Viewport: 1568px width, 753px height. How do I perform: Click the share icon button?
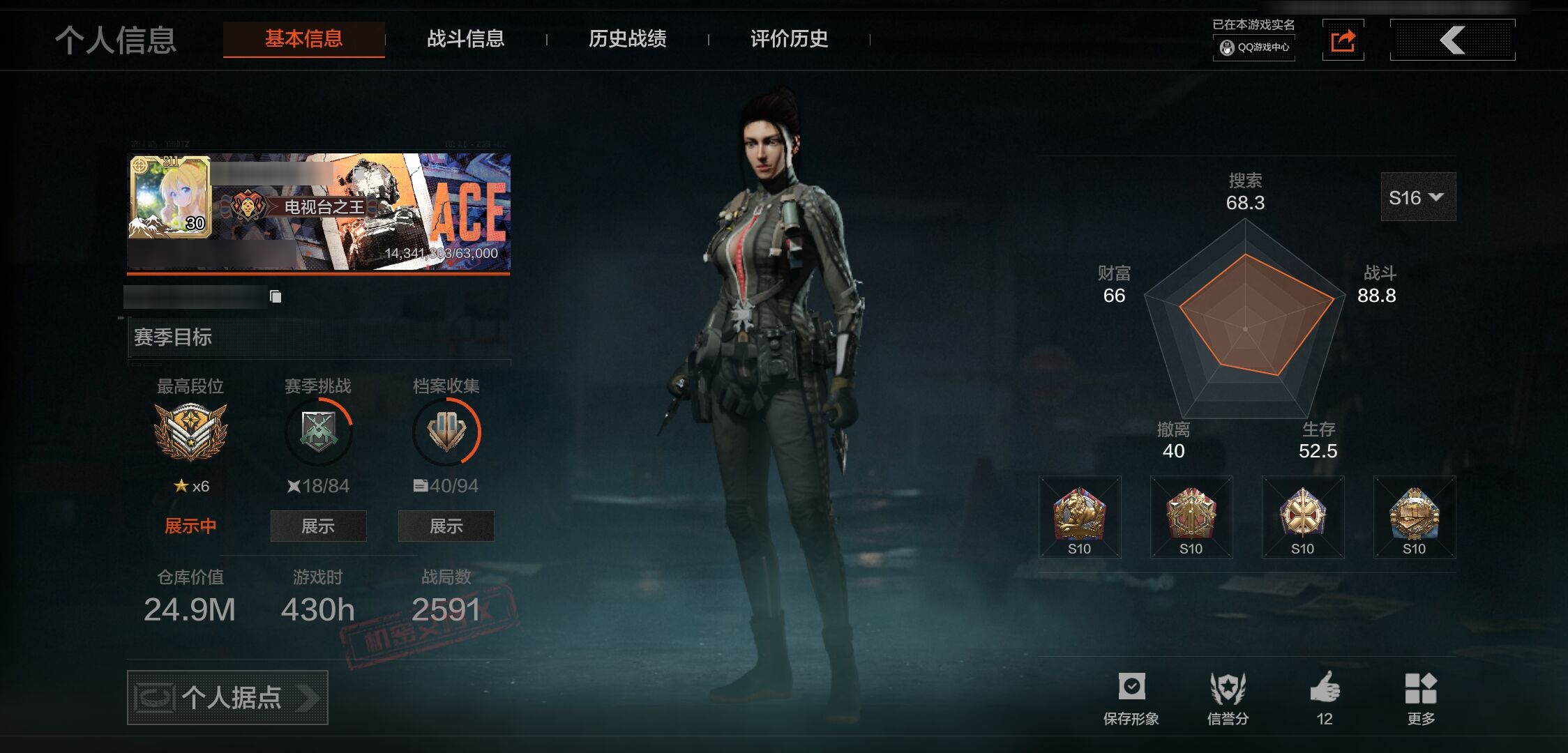[1343, 40]
